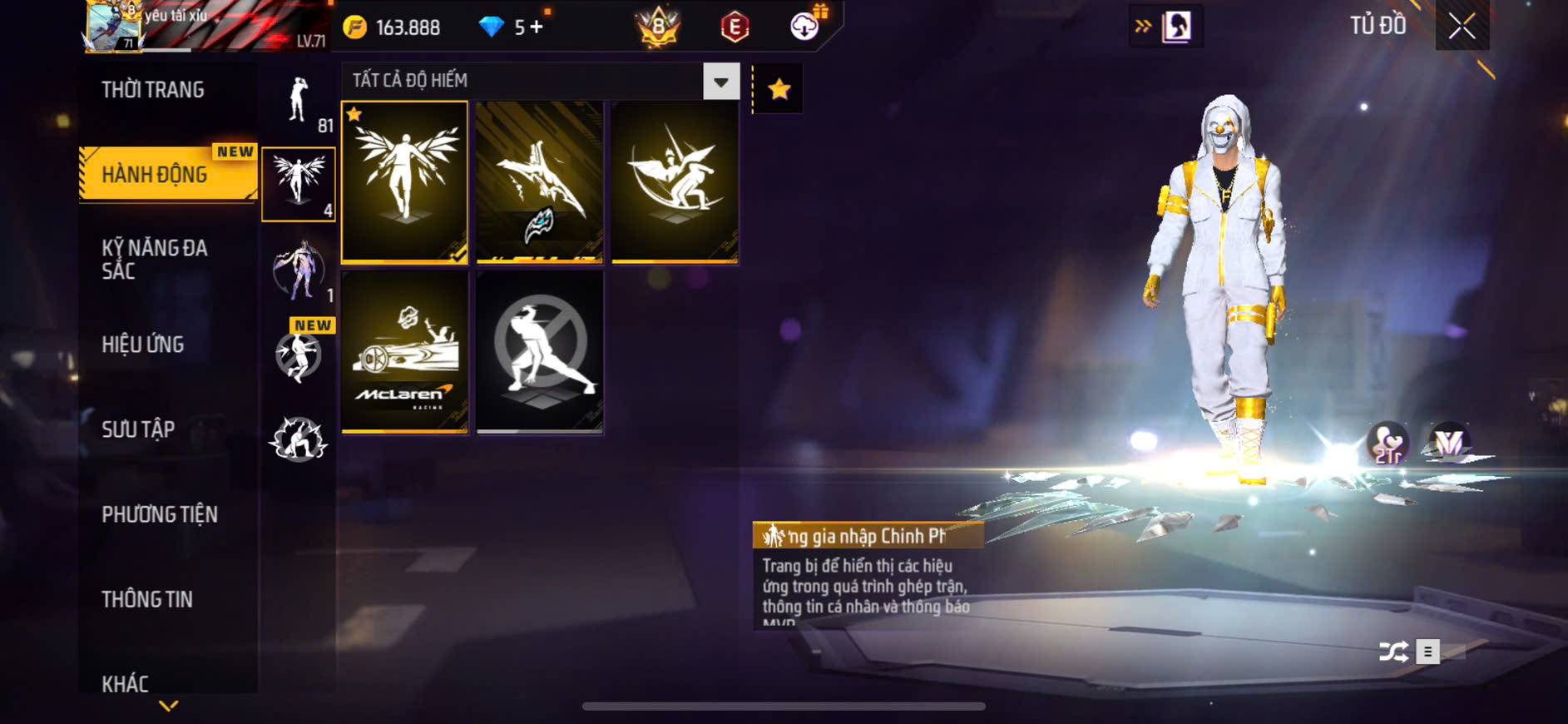Screen dimensions: 1568x724
Task: Open the red E badge icon
Action: coord(735,27)
